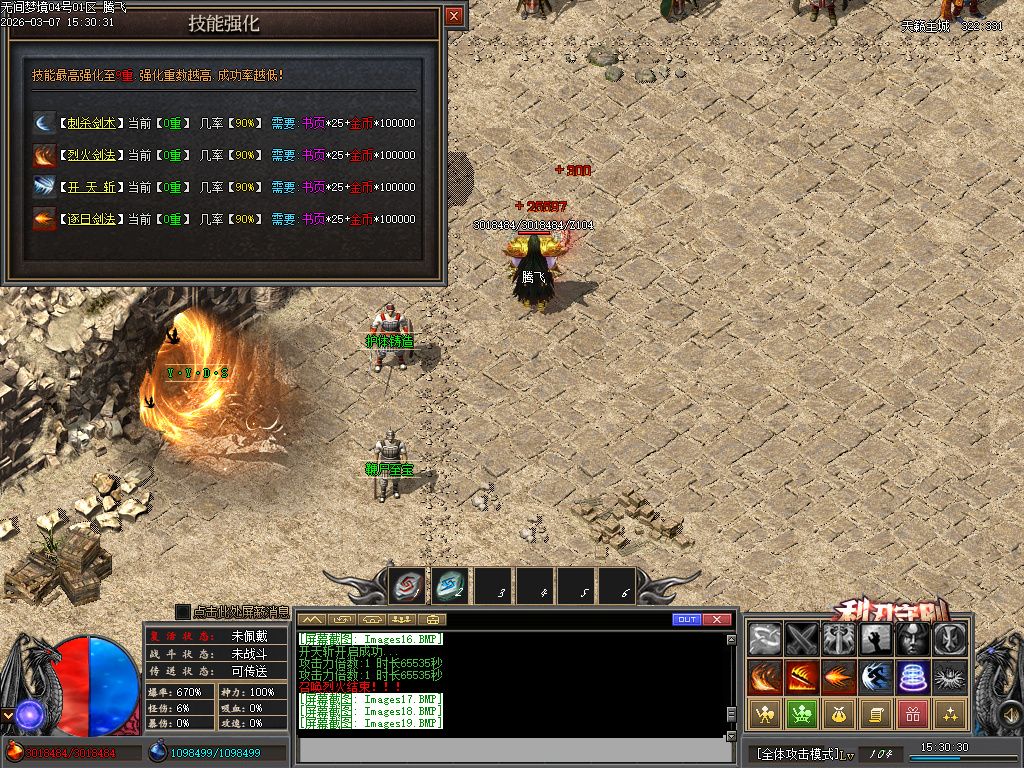Open the bag with gold pouch icon
Image resolution: width=1024 pixels, height=768 pixels.
(x=838, y=714)
